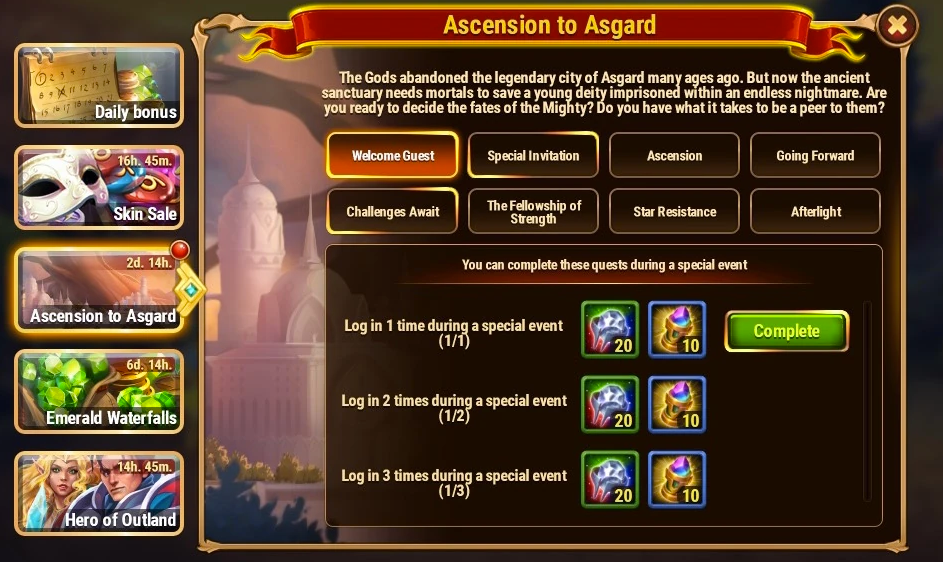Open the Skin Sale event
943x562 pixels.
(99, 188)
